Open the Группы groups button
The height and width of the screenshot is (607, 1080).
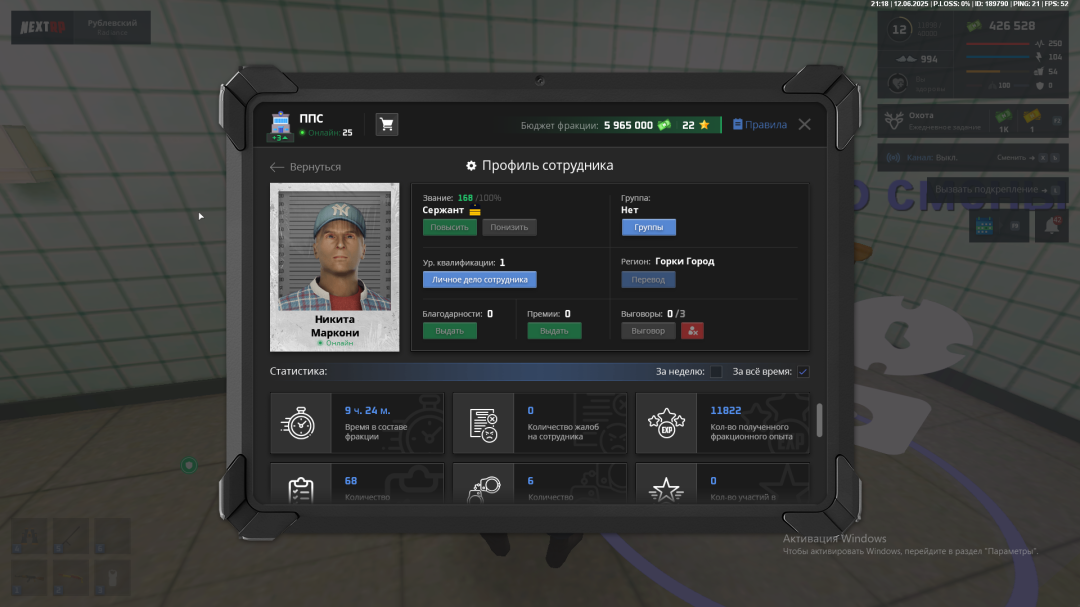click(648, 227)
